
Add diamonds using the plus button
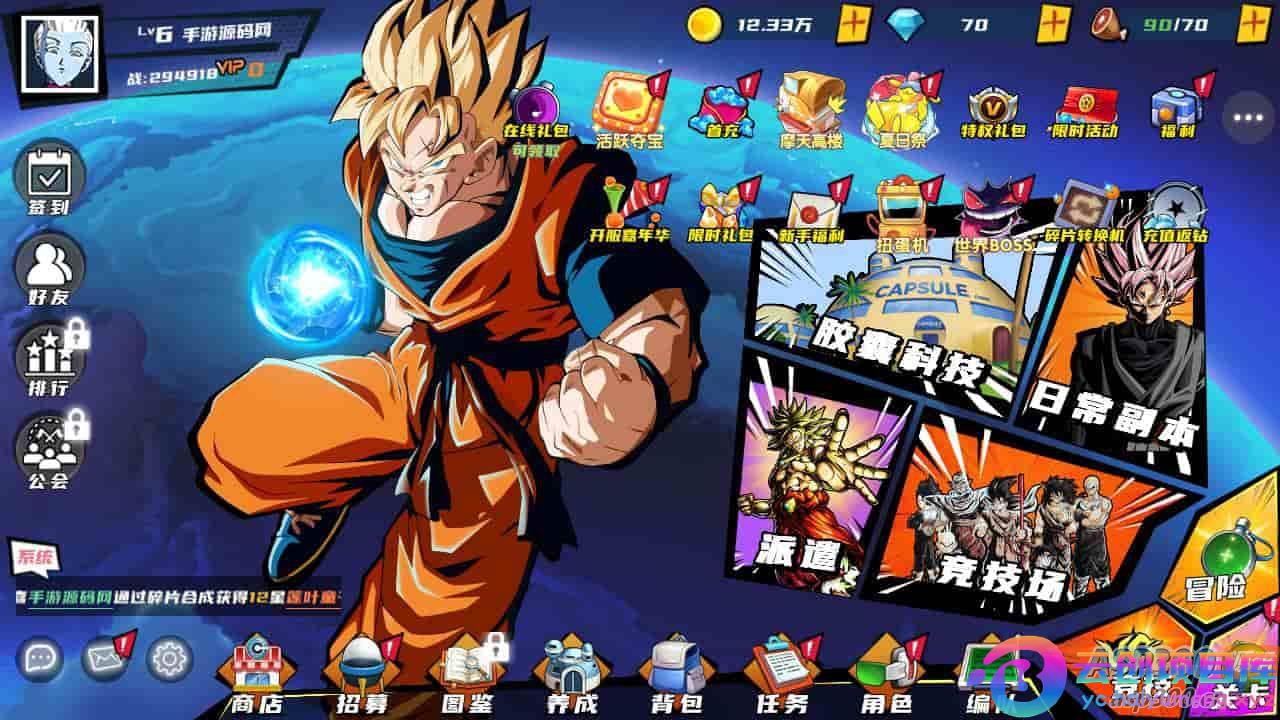click(x=1054, y=22)
